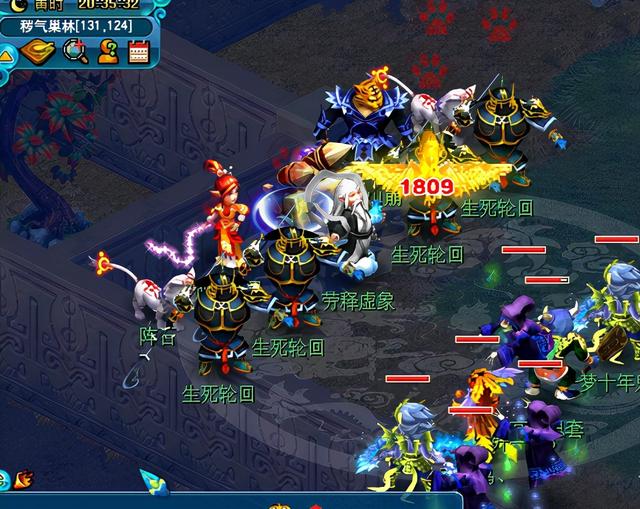Click the orange flame icon
Viewport: 640px width, 509px height.
tap(24, 479)
